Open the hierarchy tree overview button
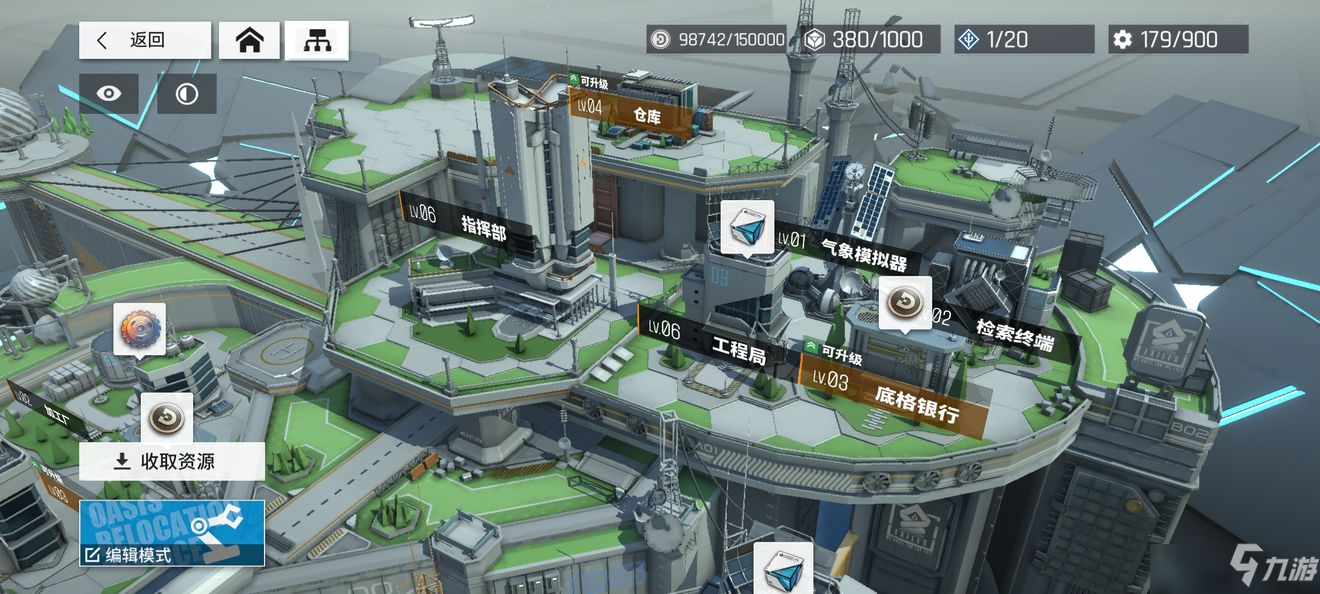 [316, 40]
